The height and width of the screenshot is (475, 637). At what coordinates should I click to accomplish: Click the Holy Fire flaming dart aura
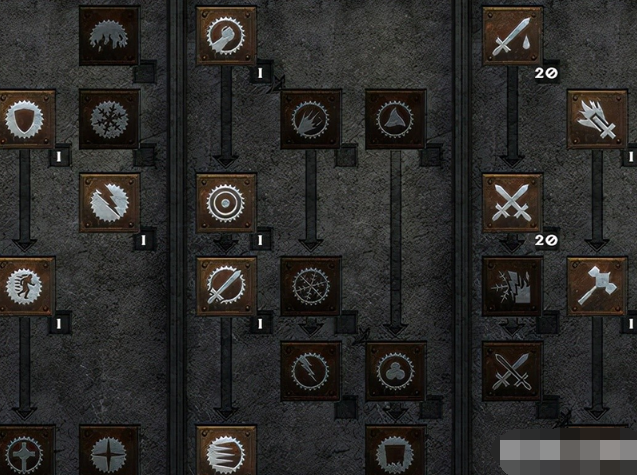click(311, 119)
